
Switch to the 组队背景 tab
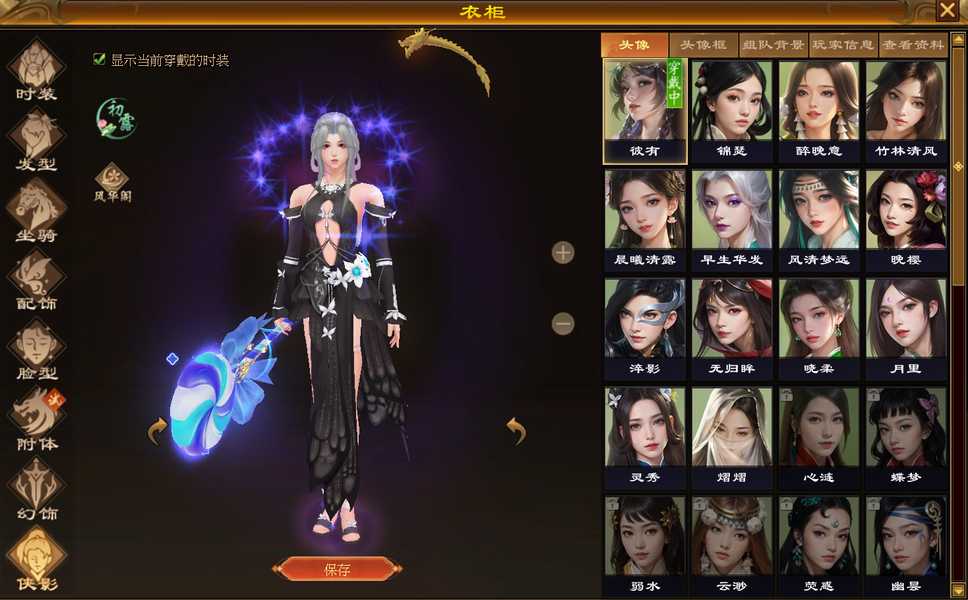(x=773, y=45)
